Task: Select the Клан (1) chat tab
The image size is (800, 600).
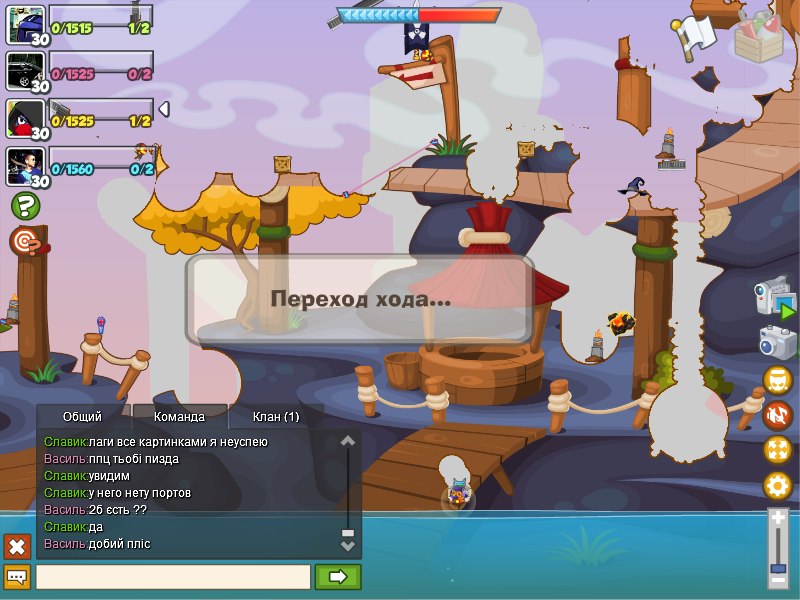Action: (x=276, y=416)
